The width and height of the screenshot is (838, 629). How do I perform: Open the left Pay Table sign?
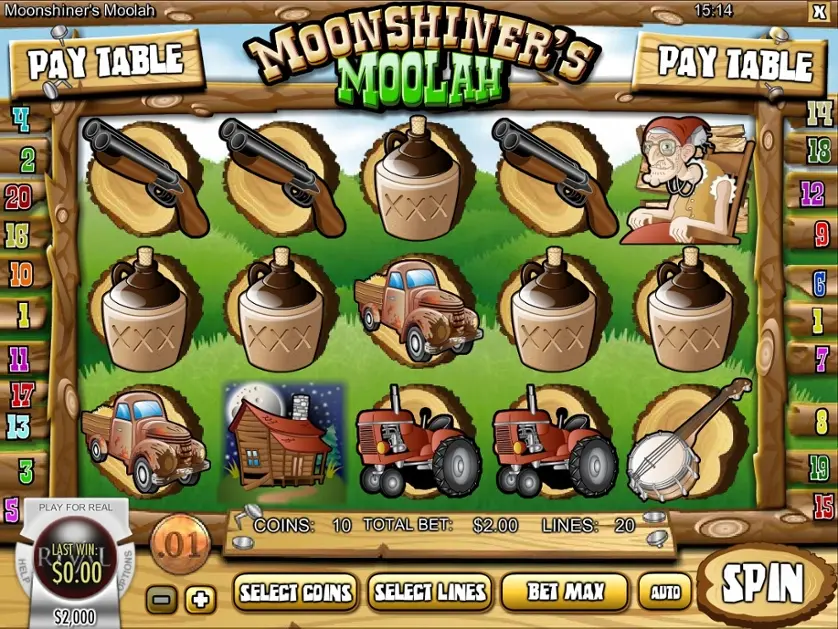click(x=105, y=61)
